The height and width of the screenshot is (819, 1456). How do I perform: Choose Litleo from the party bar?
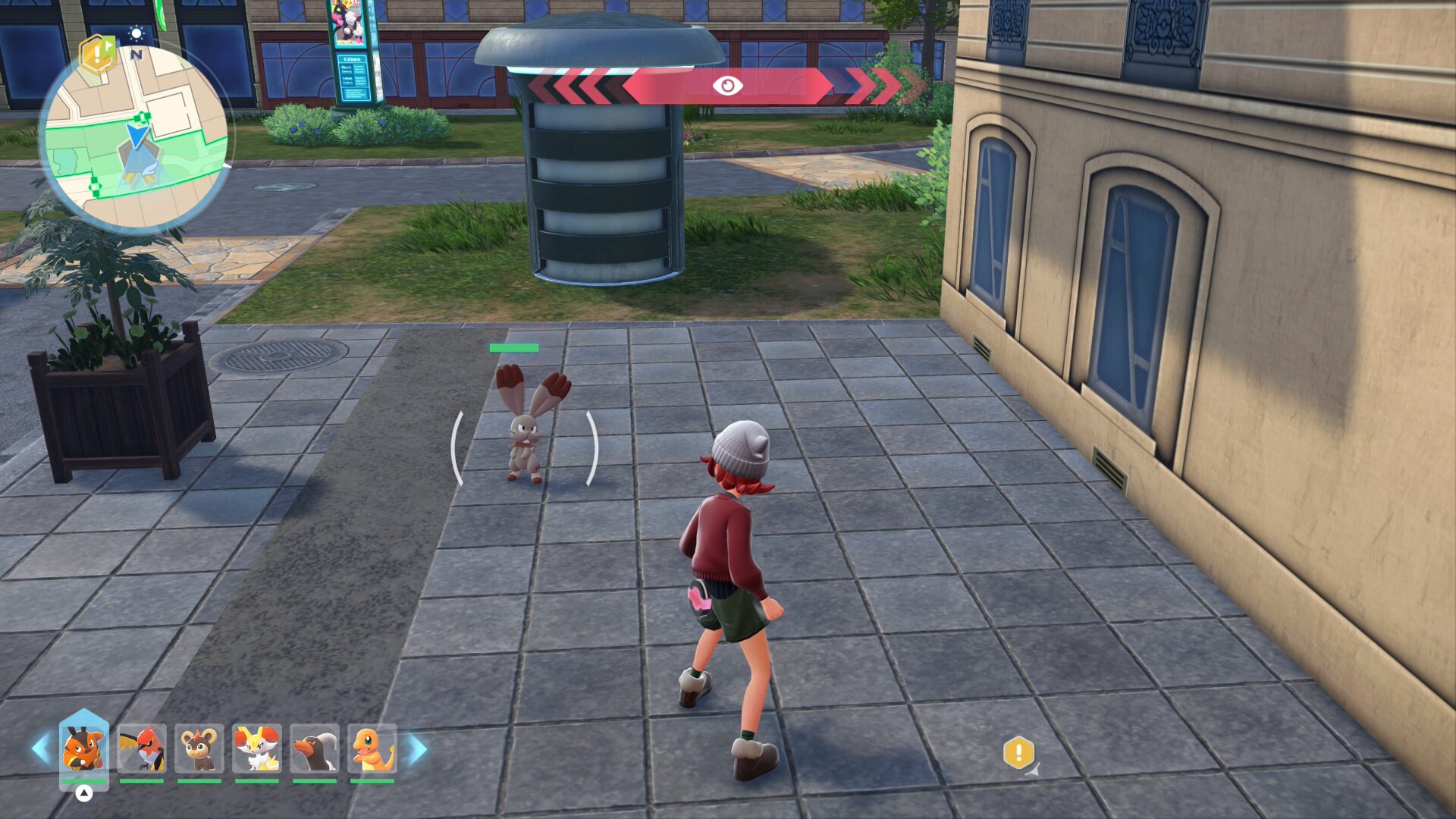click(199, 748)
